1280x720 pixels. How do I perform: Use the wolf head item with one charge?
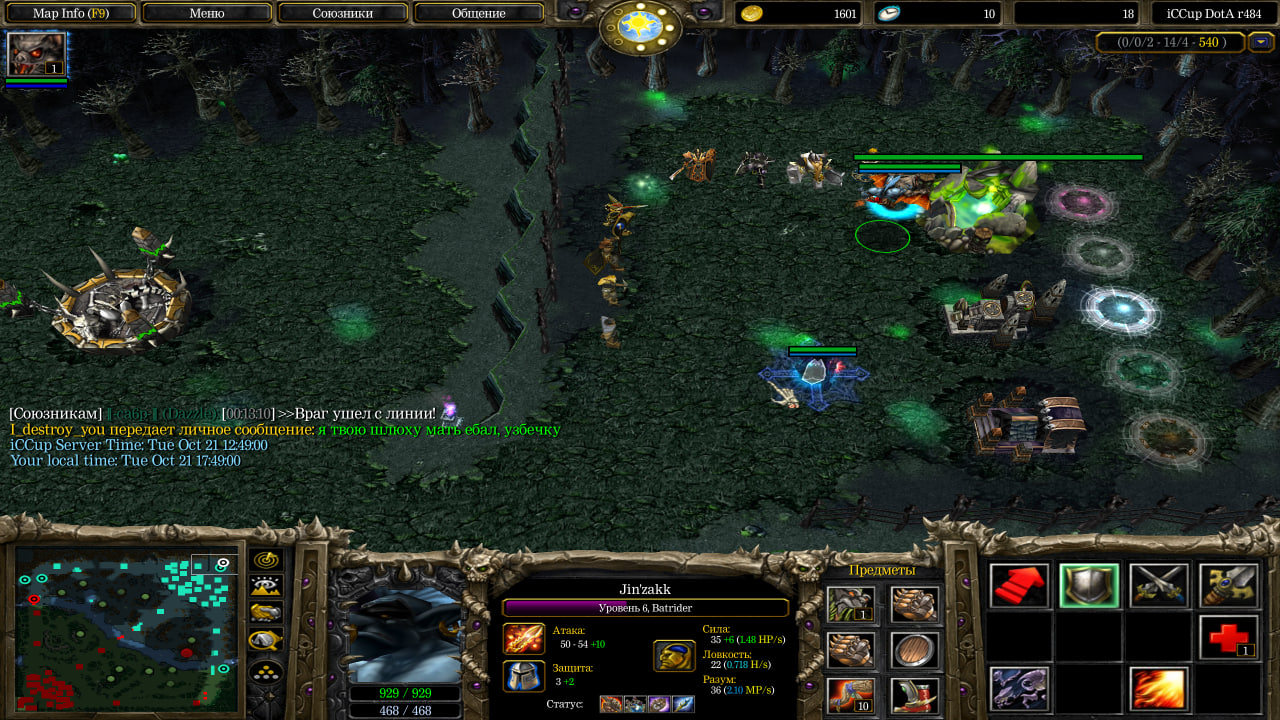pos(851,604)
